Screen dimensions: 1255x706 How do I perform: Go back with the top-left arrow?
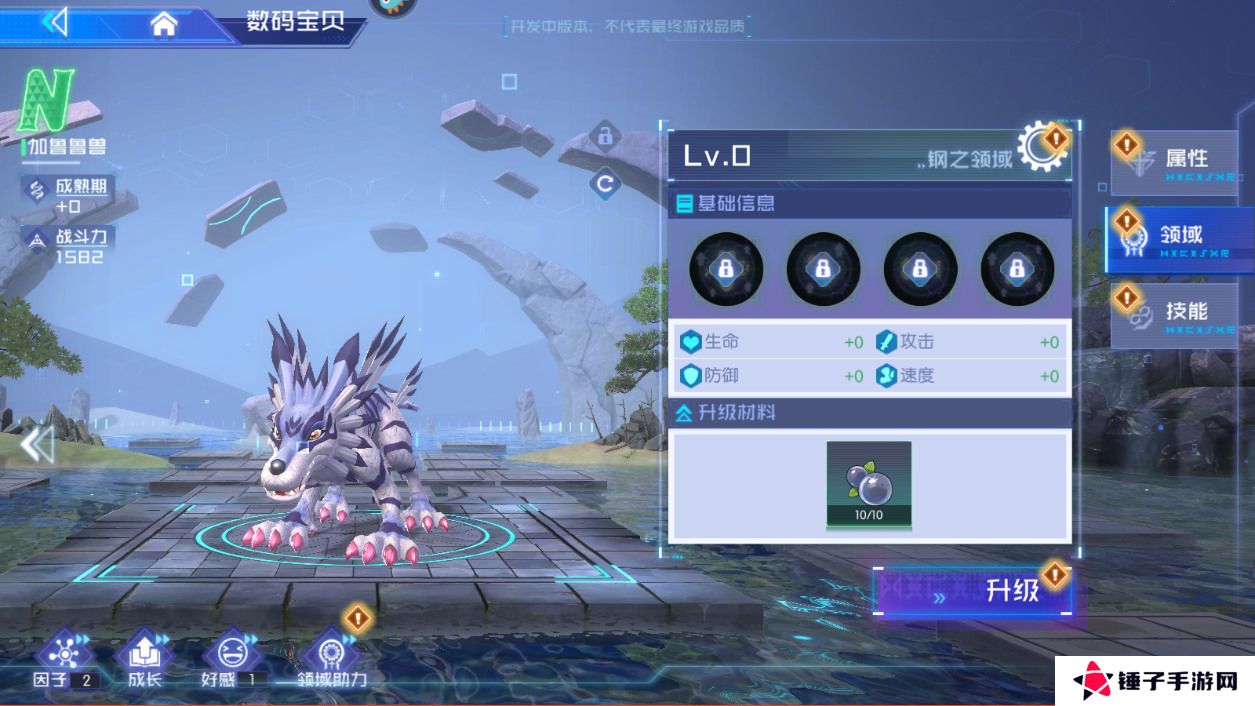pos(55,22)
